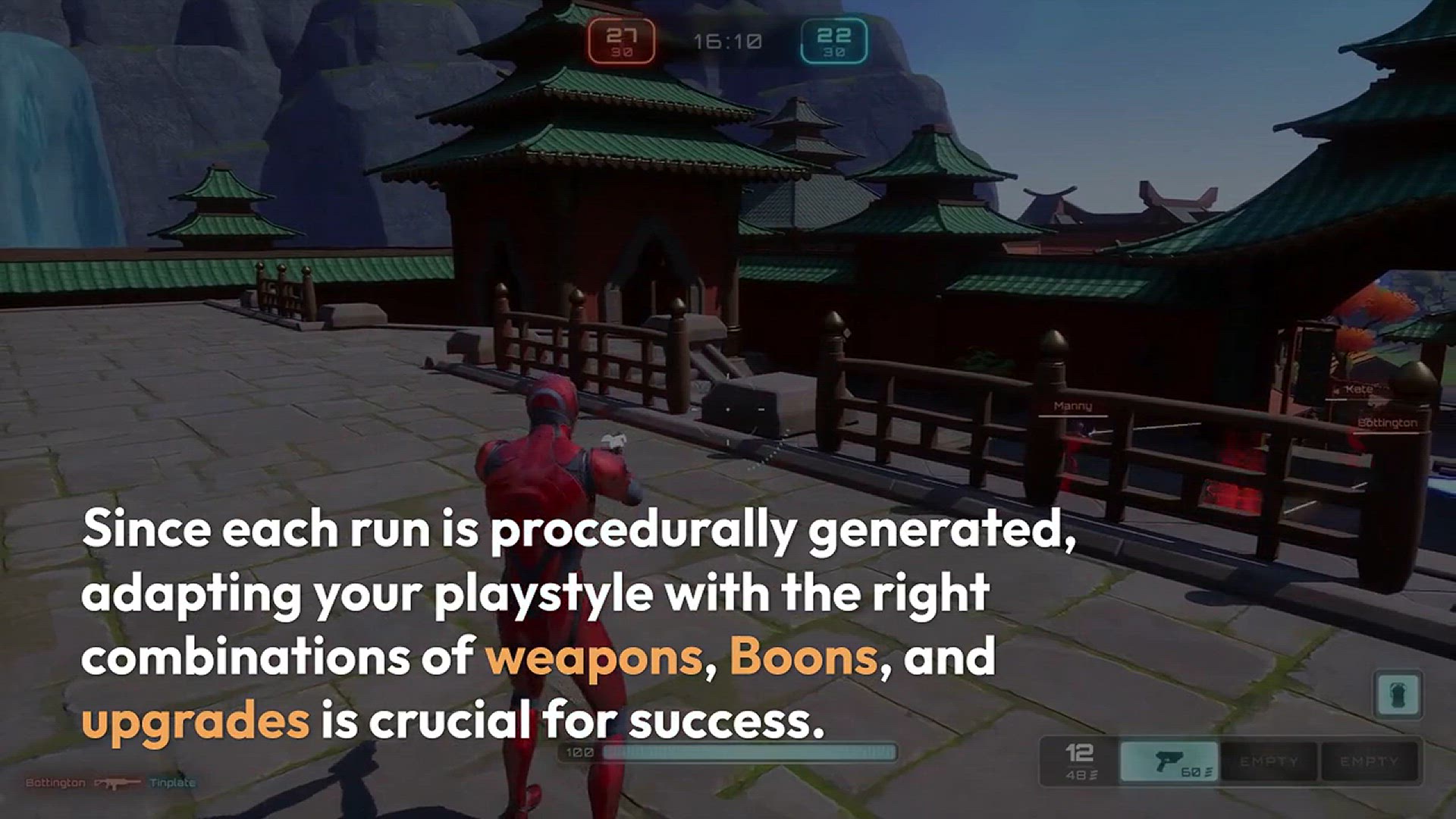Activate the grenade item icon
The height and width of the screenshot is (819, 1456).
(1397, 694)
